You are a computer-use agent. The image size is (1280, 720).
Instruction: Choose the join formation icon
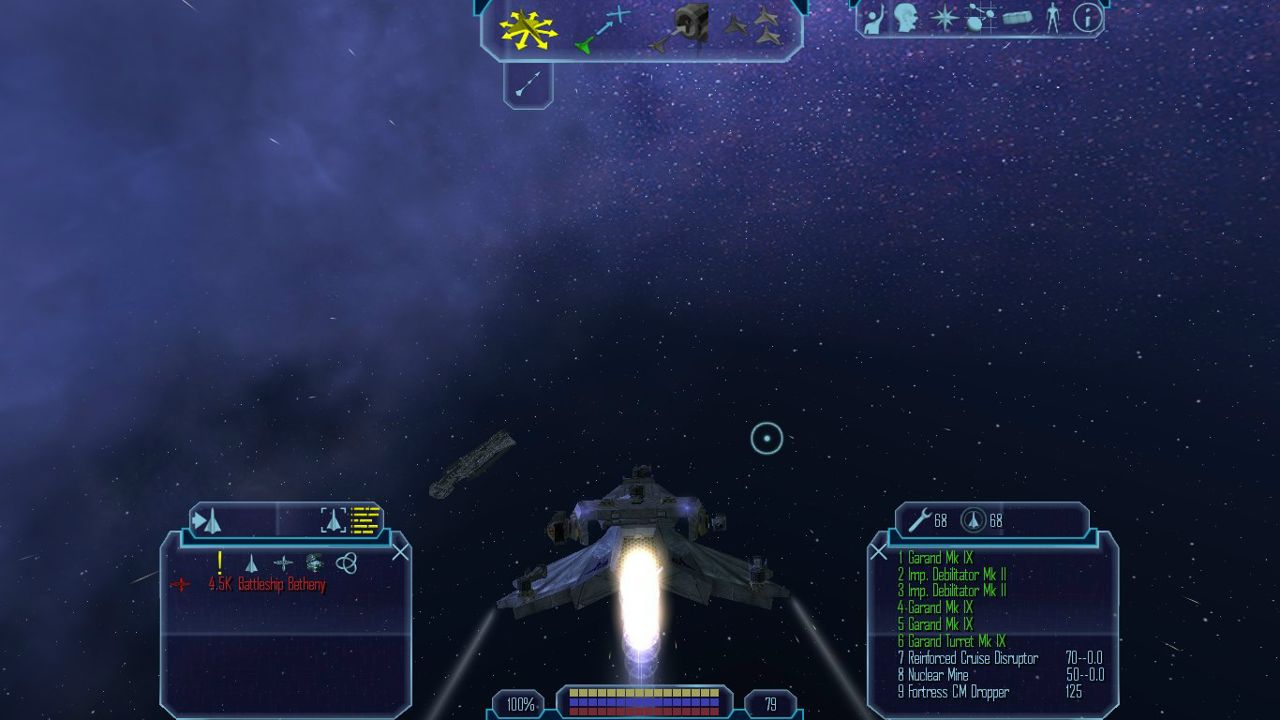point(755,26)
